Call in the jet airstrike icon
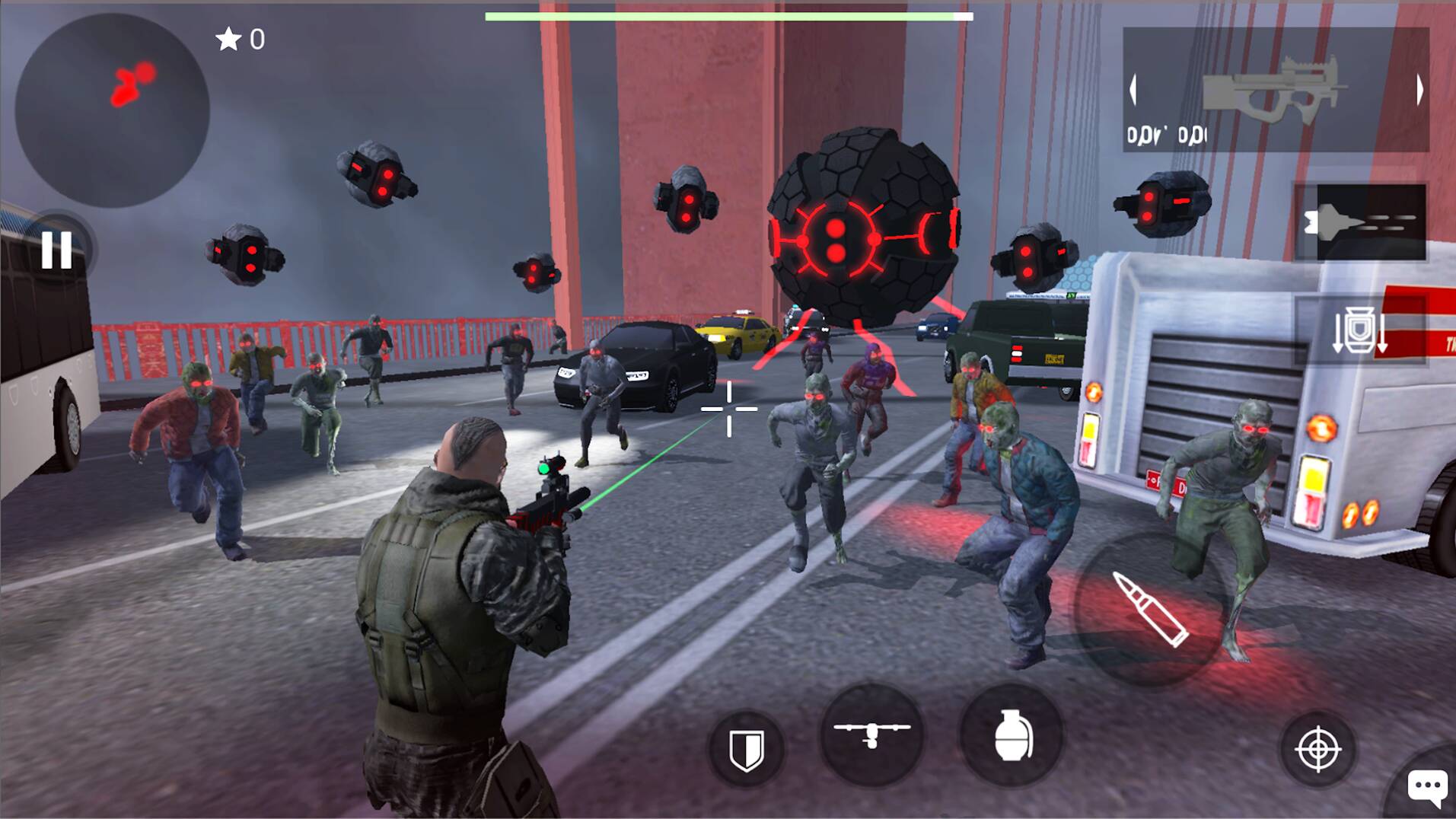The width and height of the screenshot is (1456, 819). point(1370,221)
